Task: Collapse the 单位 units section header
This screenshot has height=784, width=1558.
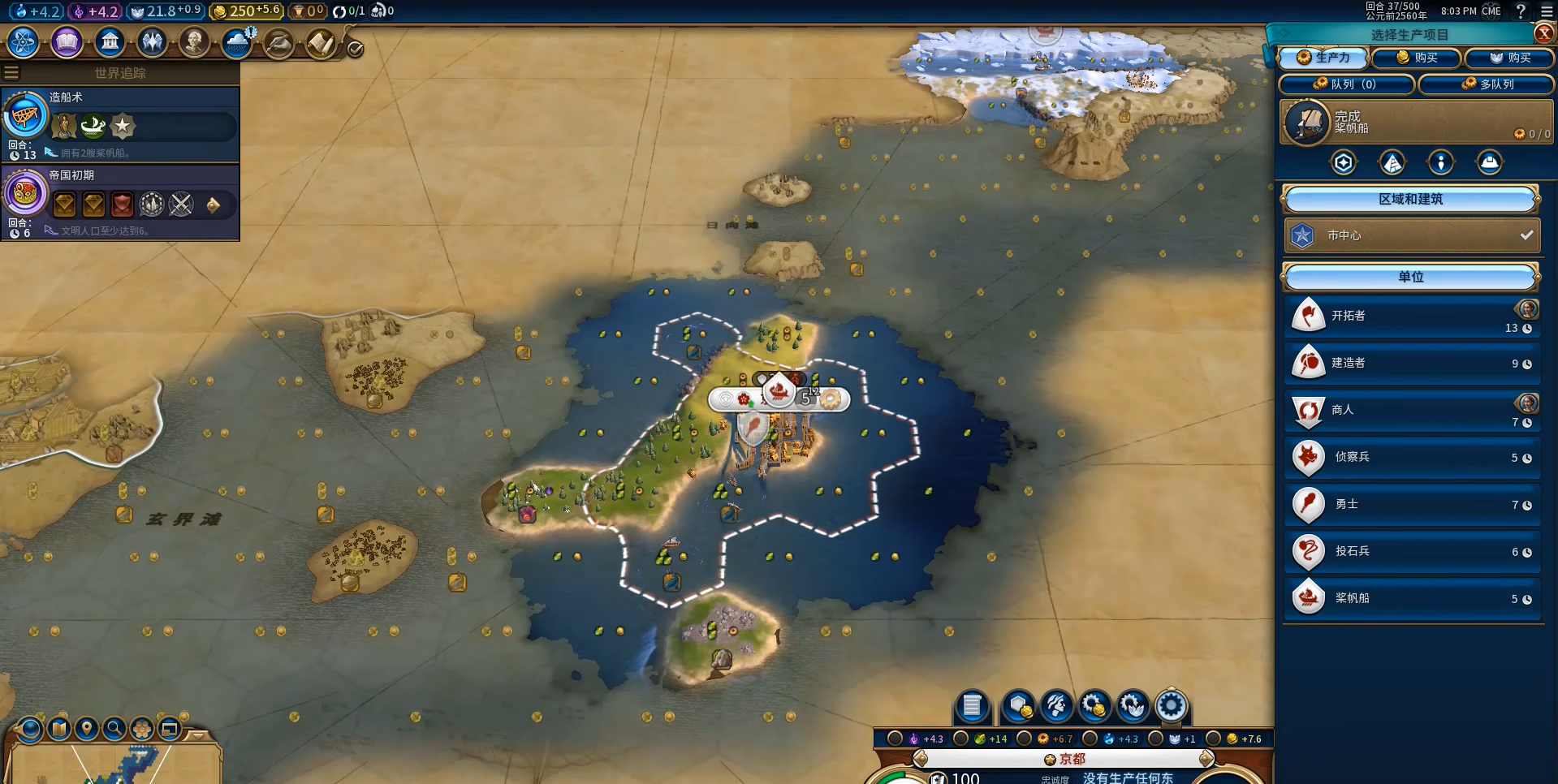Action: [1410, 277]
